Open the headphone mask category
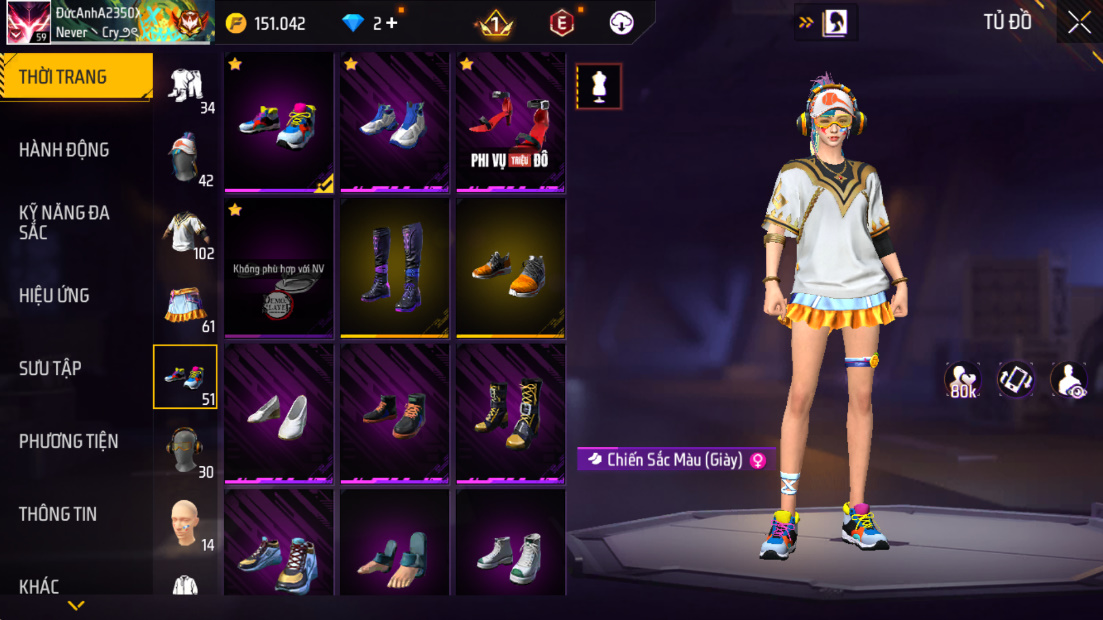Image resolution: width=1103 pixels, height=620 pixels. point(185,450)
